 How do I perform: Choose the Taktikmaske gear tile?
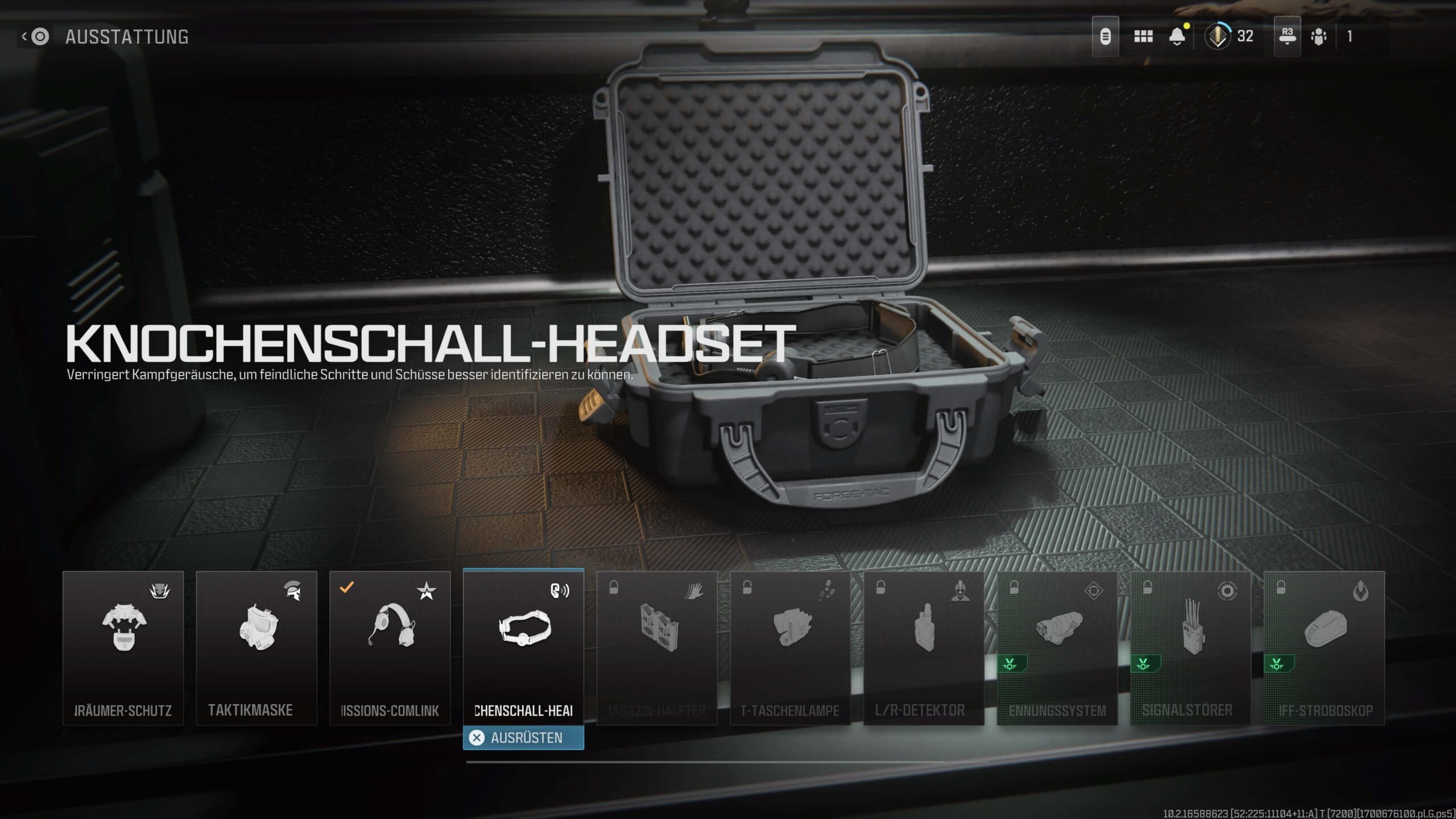point(257,647)
